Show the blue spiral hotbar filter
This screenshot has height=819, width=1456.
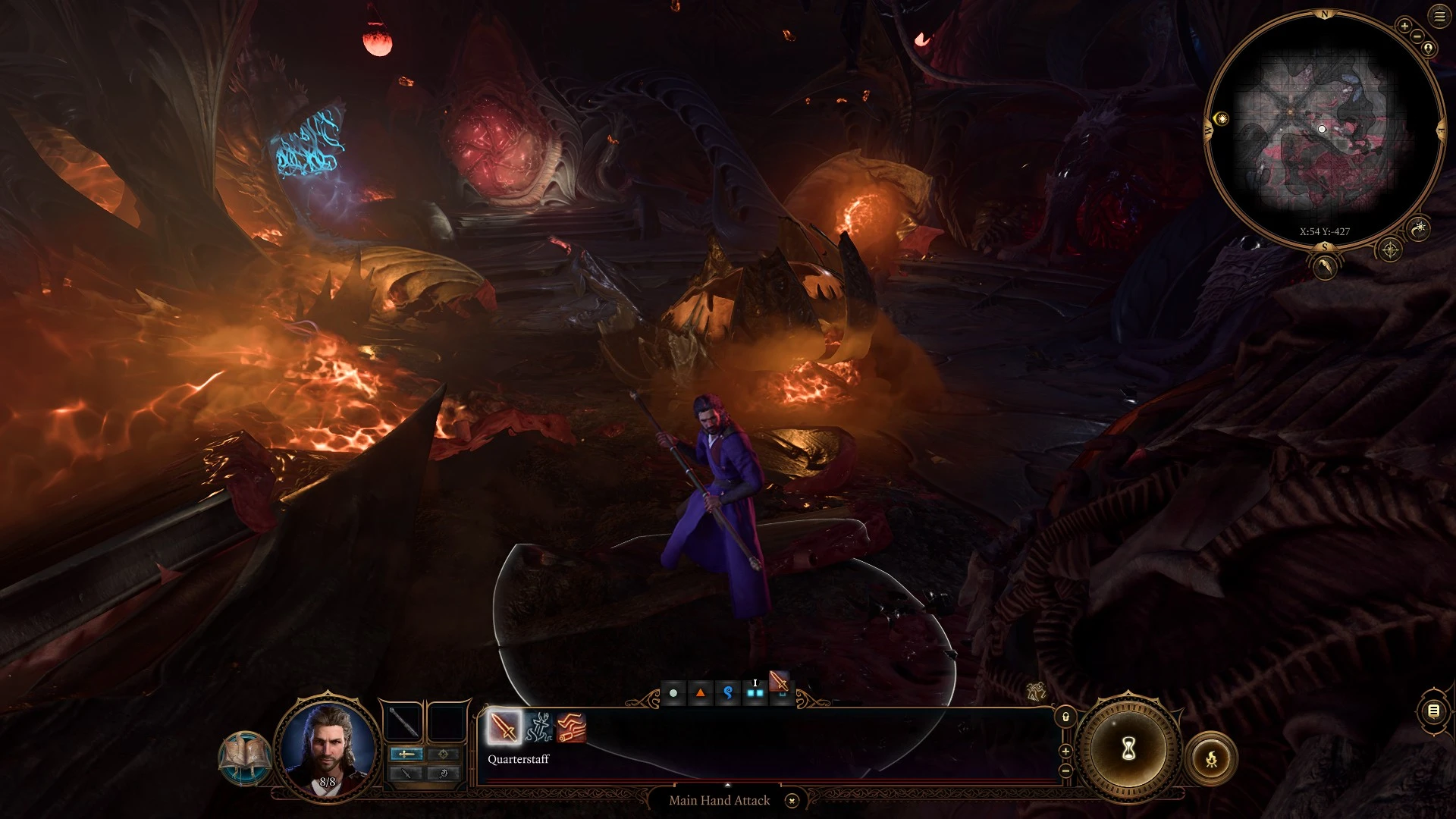click(x=728, y=693)
